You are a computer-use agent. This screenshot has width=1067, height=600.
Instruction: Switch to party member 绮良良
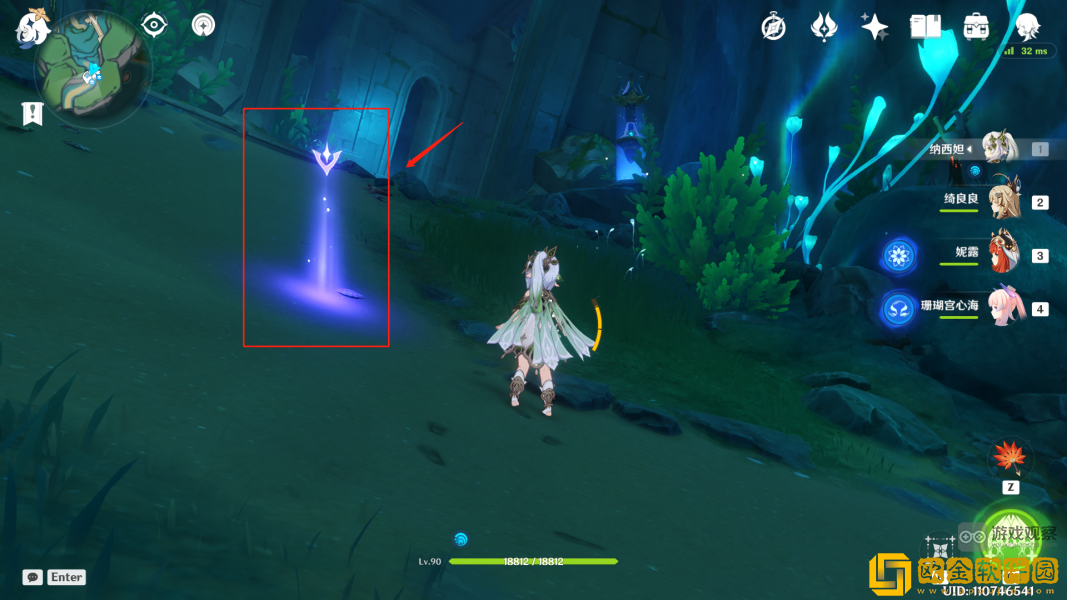[x=1000, y=201]
